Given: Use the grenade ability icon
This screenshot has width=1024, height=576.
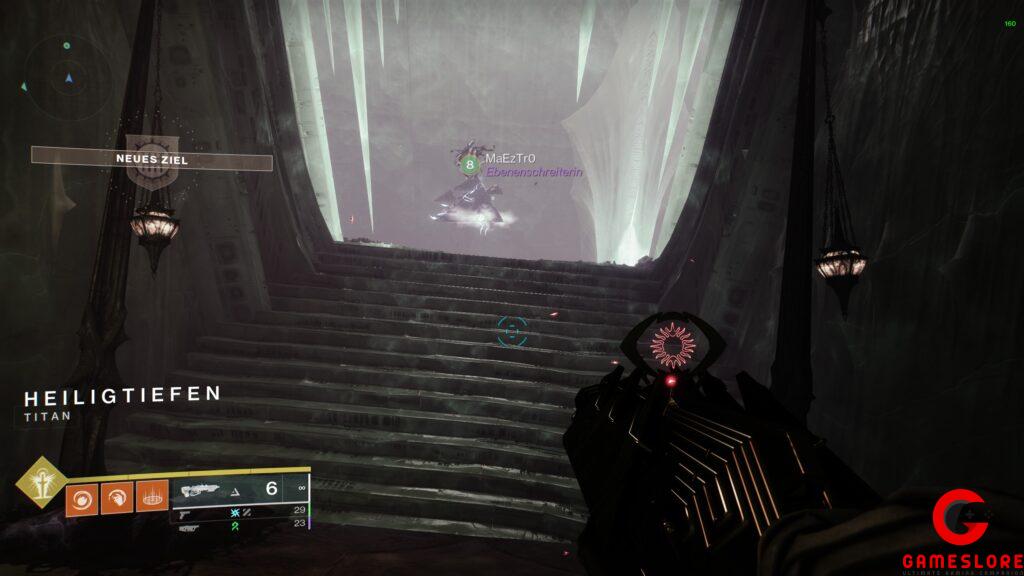Looking at the screenshot, I should 82,498.
